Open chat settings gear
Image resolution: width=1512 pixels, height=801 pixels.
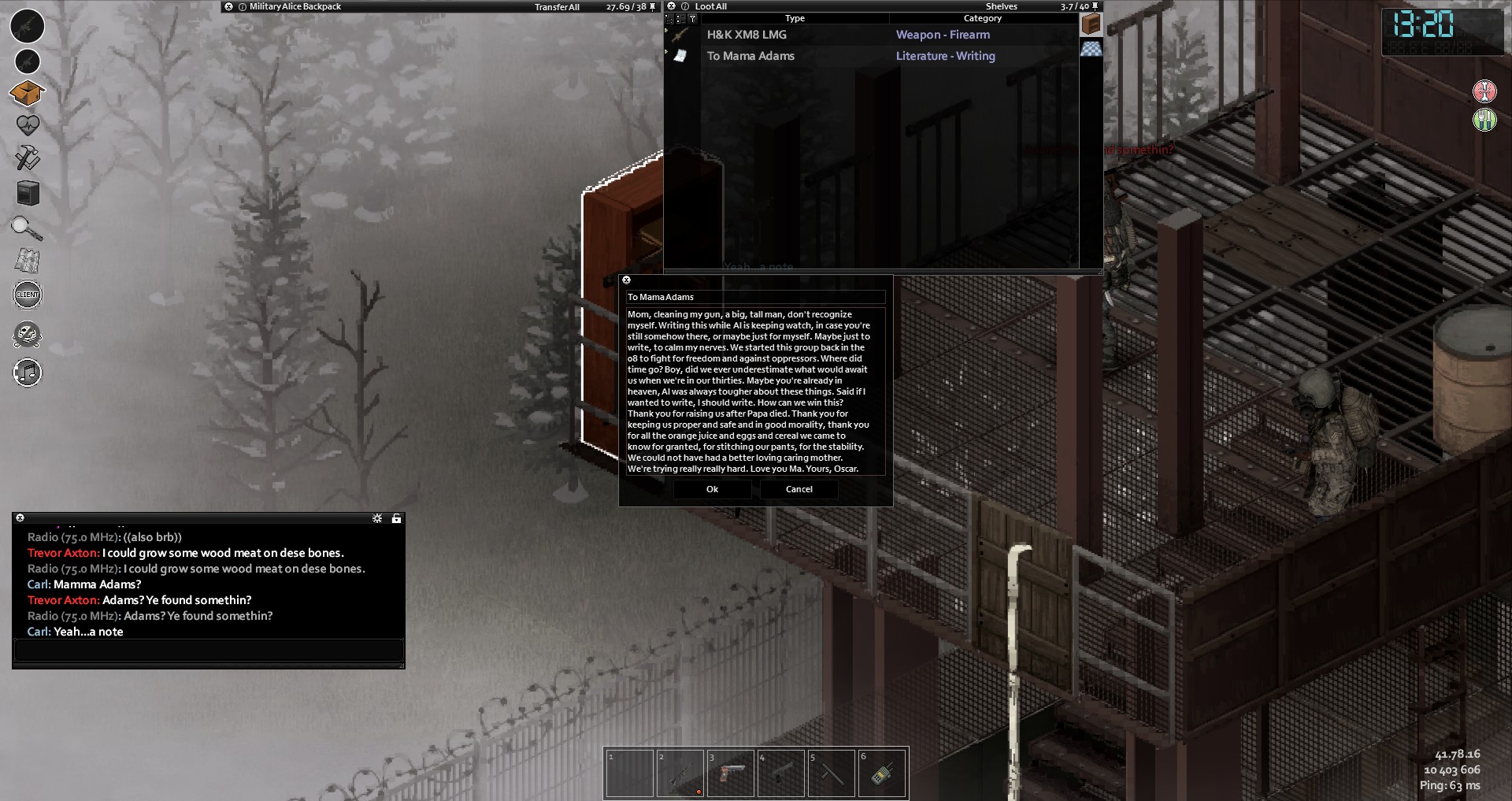(x=377, y=518)
